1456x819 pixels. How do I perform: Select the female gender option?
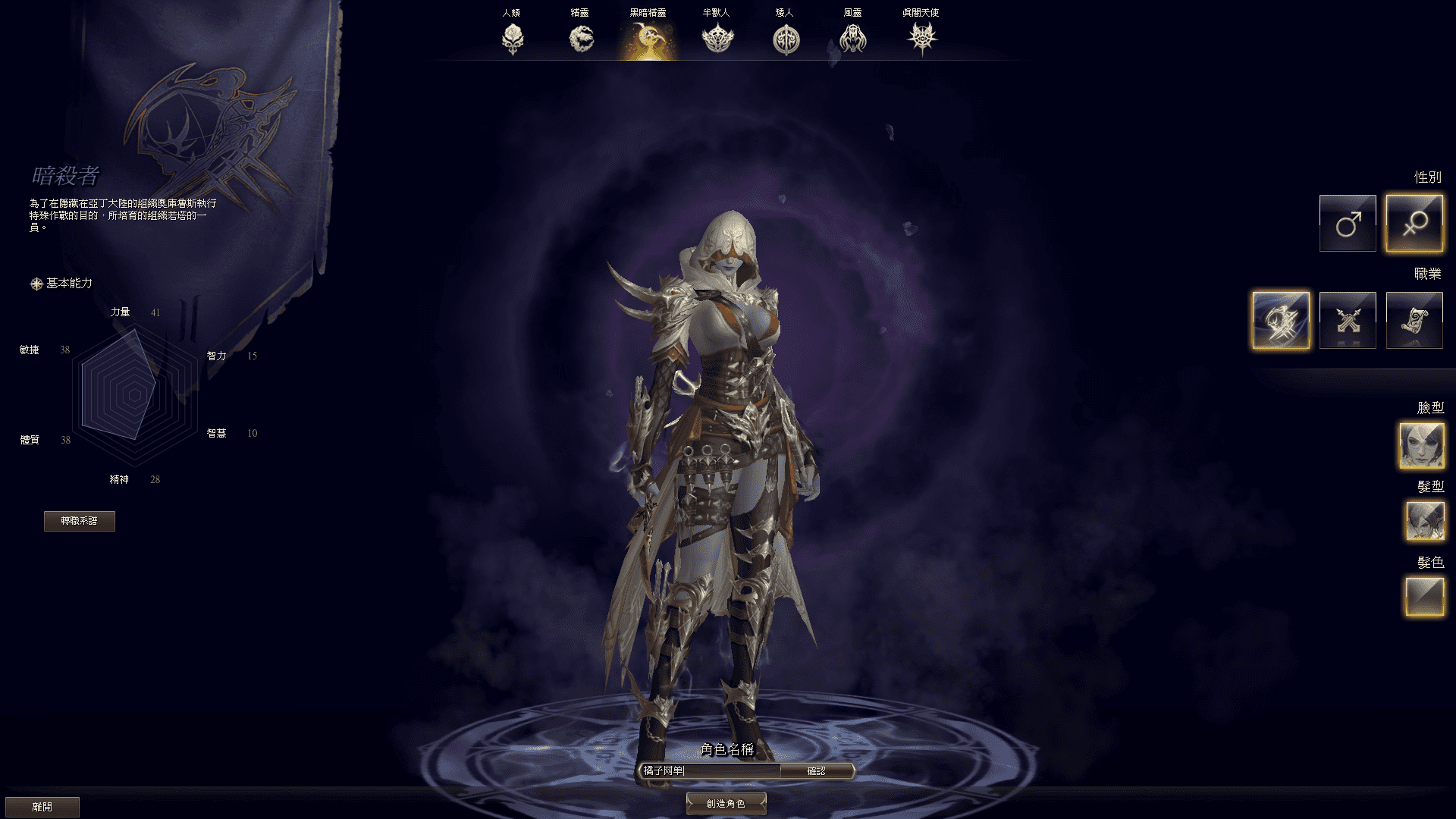[1414, 222]
